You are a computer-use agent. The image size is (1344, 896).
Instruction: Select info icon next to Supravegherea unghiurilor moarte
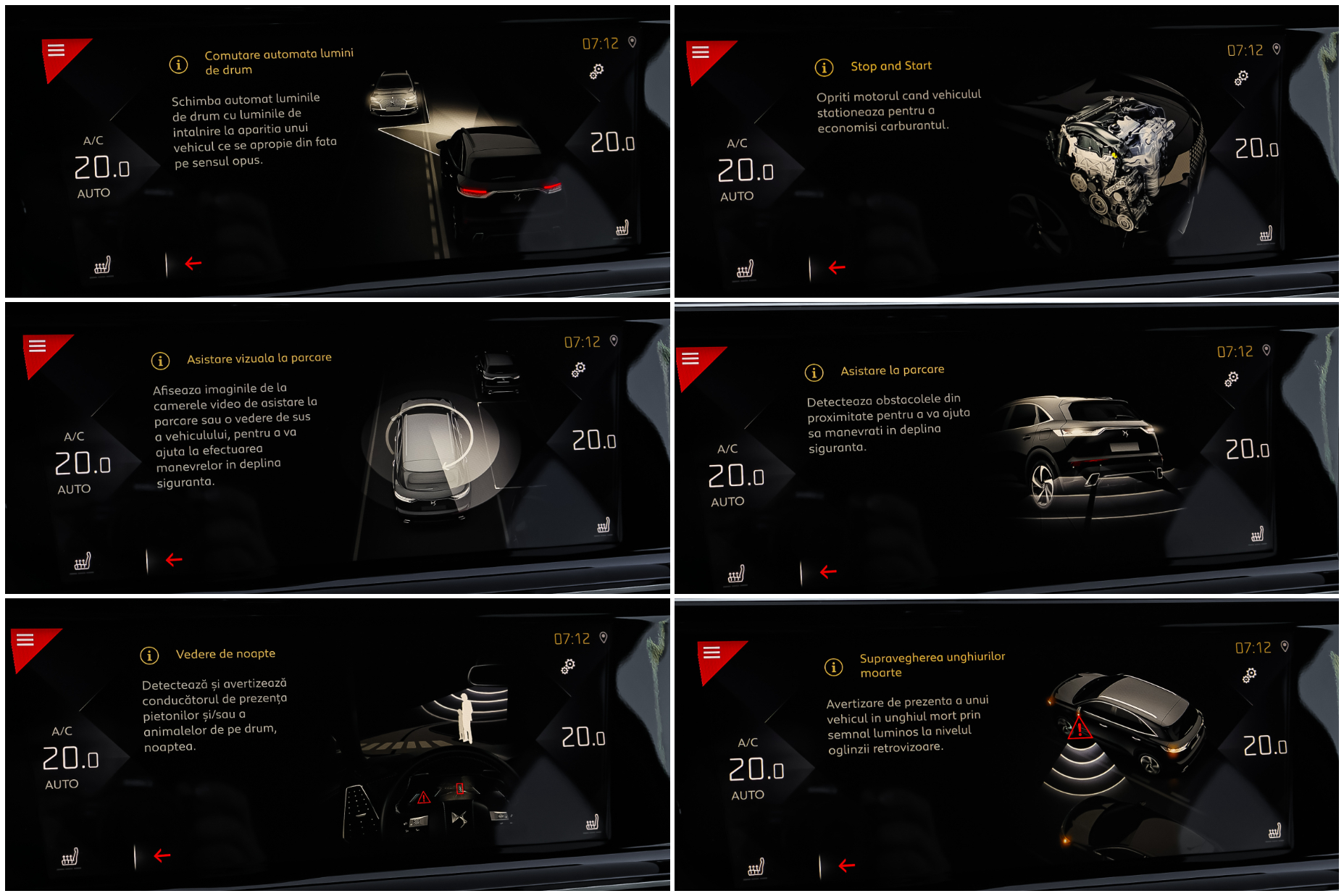(x=834, y=667)
